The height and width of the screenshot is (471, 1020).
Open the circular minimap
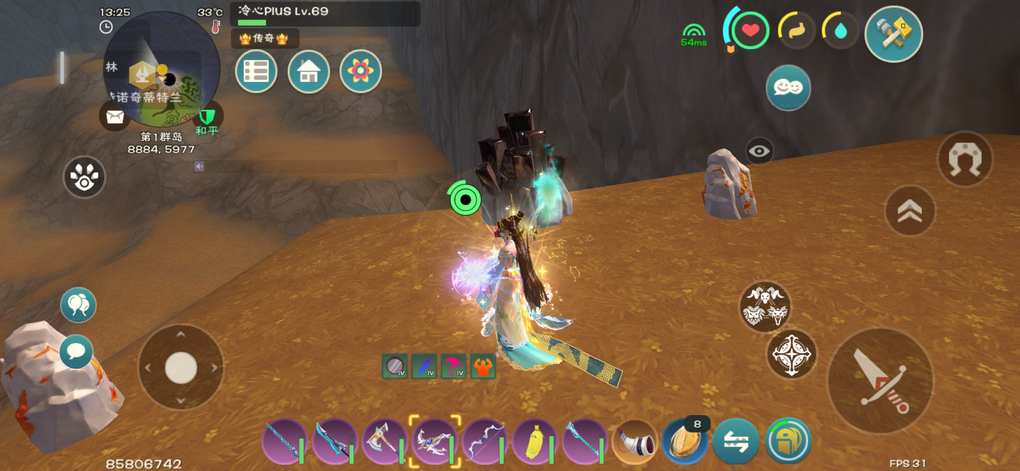click(x=162, y=67)
